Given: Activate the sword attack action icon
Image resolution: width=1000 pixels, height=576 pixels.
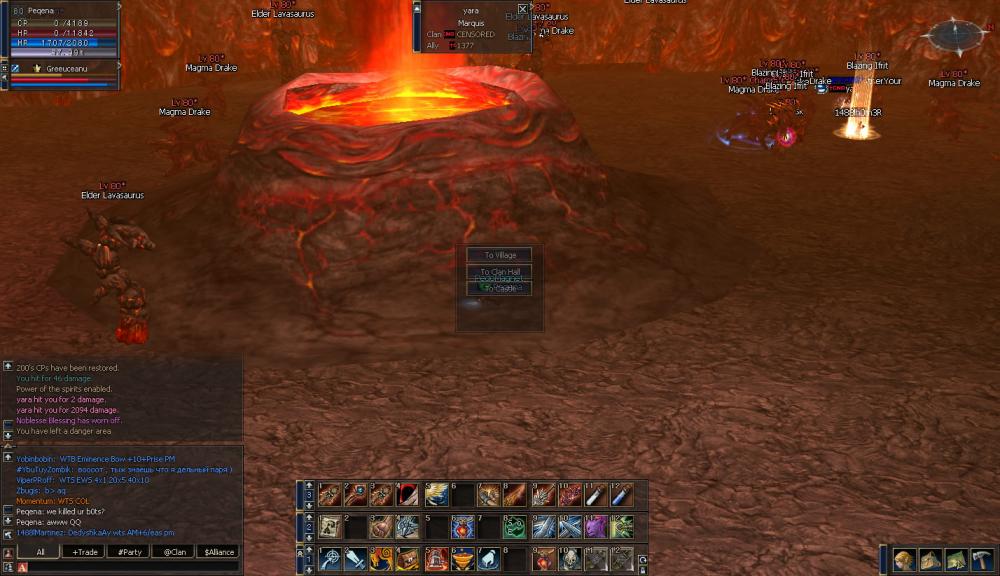Looking at the screenshot, I should (356, 559).
